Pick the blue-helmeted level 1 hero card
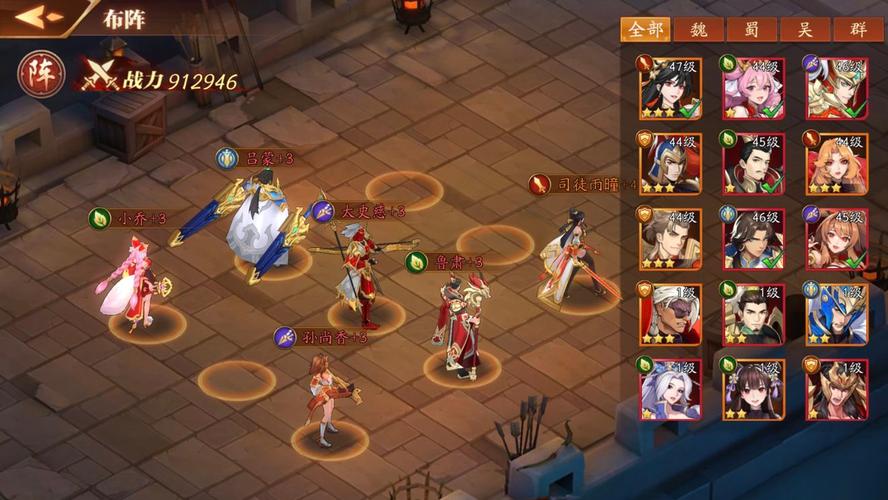 836,313
